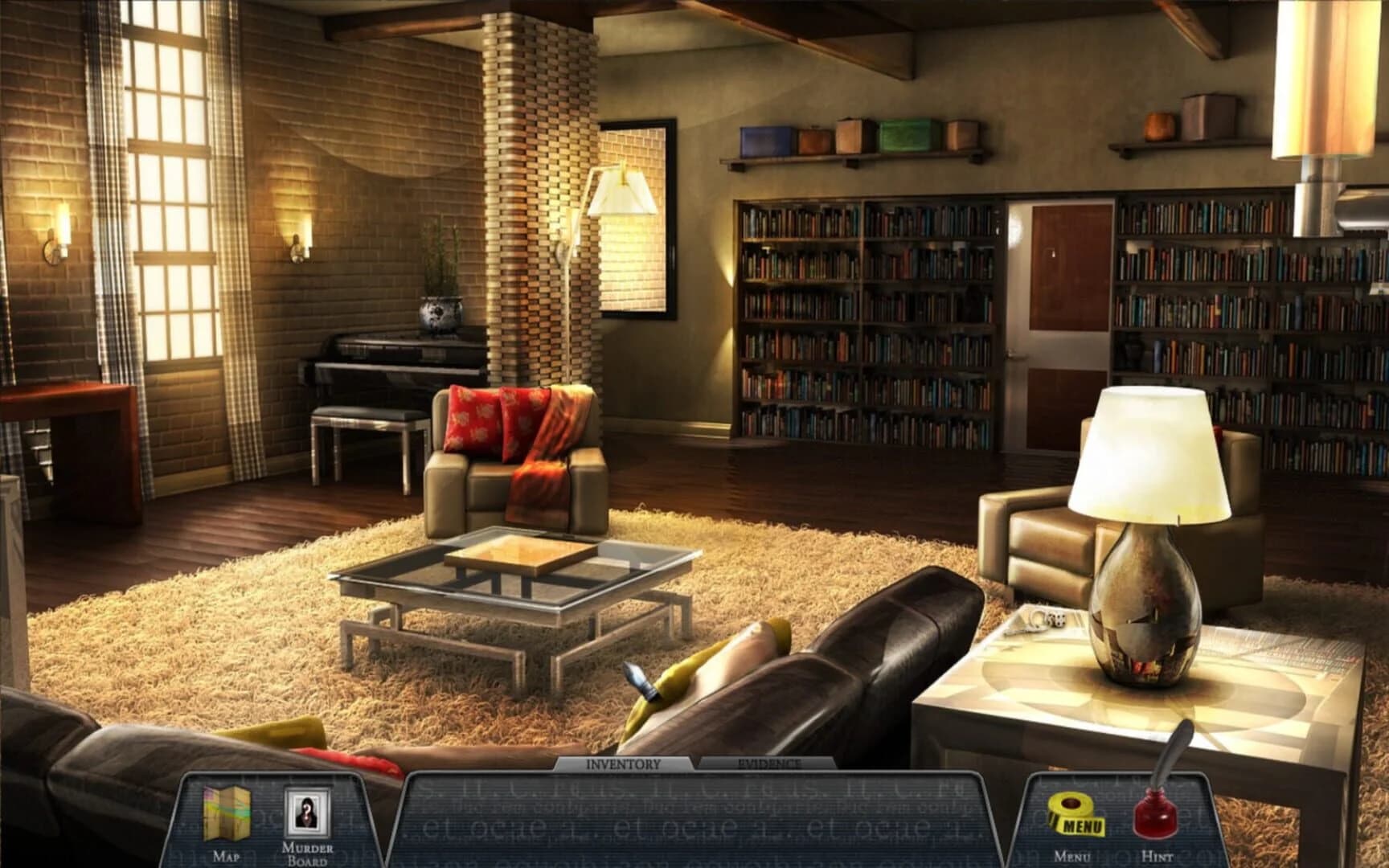The height and width of the screenshot is (868, 1389).
Task: Inspect the grand piano near the window
Action: coord(386,354)
